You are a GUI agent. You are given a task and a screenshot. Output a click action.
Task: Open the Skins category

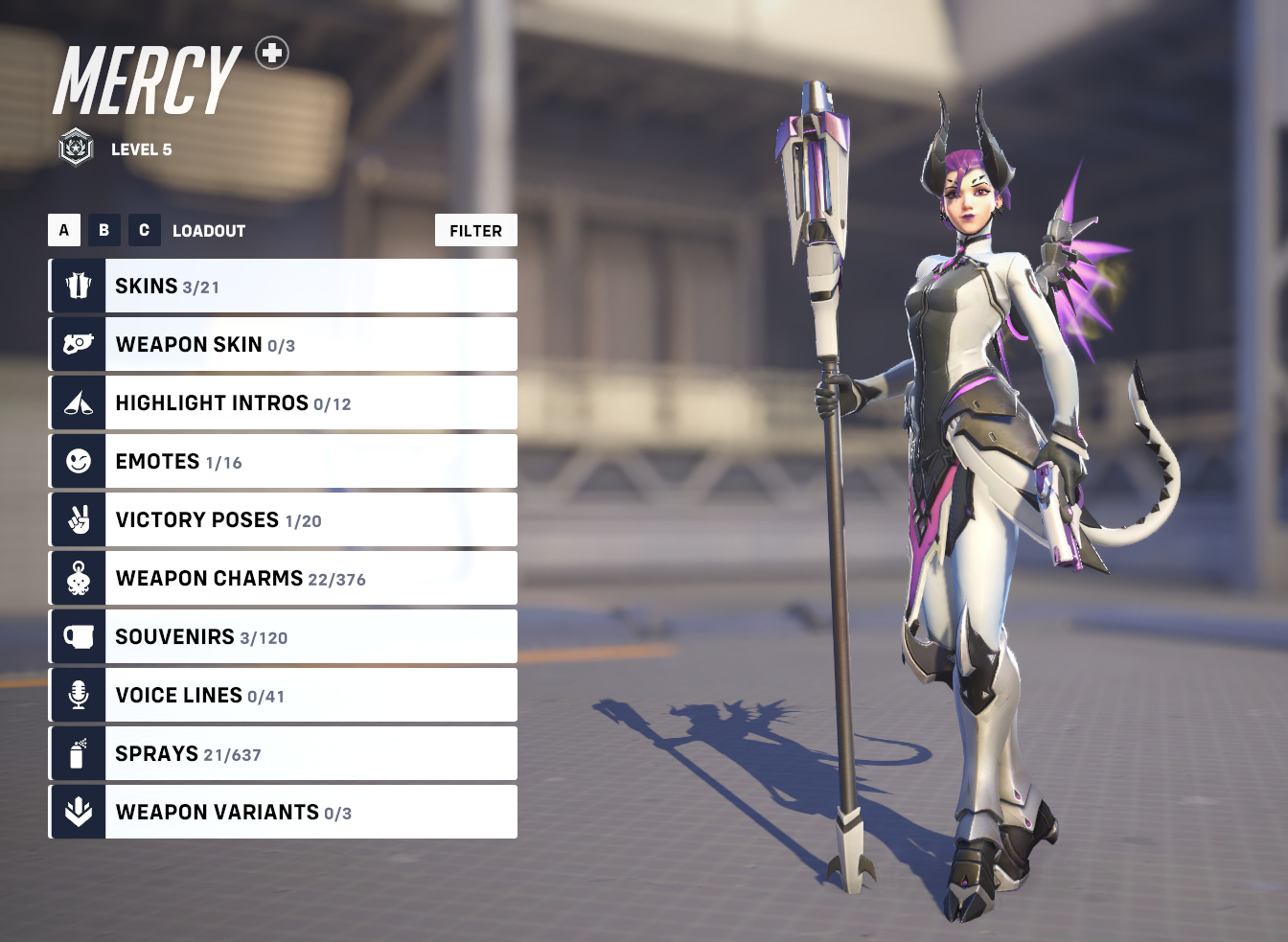pyautogui.click(x=283, y=286)
